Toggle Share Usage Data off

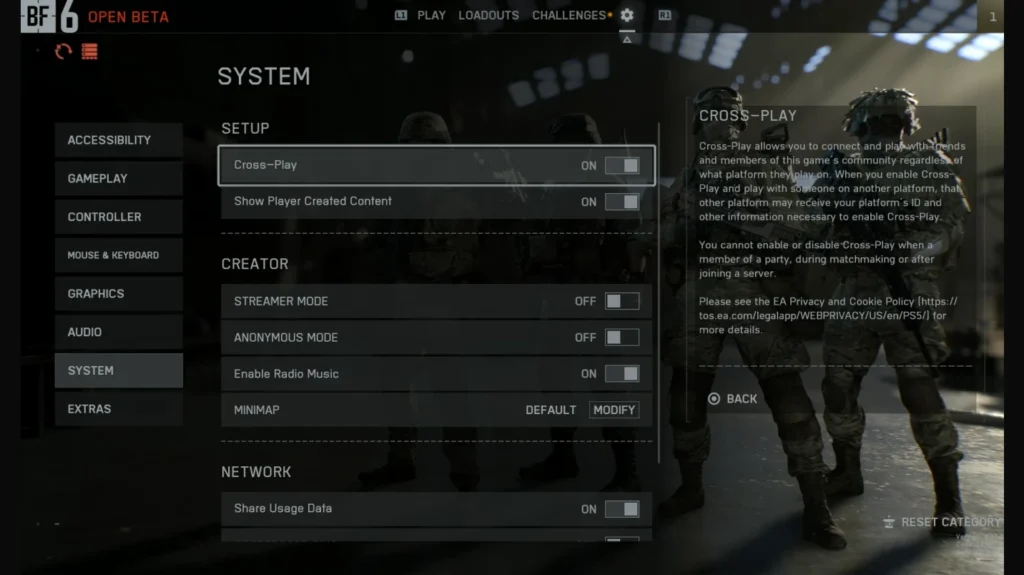pos(621,509)
